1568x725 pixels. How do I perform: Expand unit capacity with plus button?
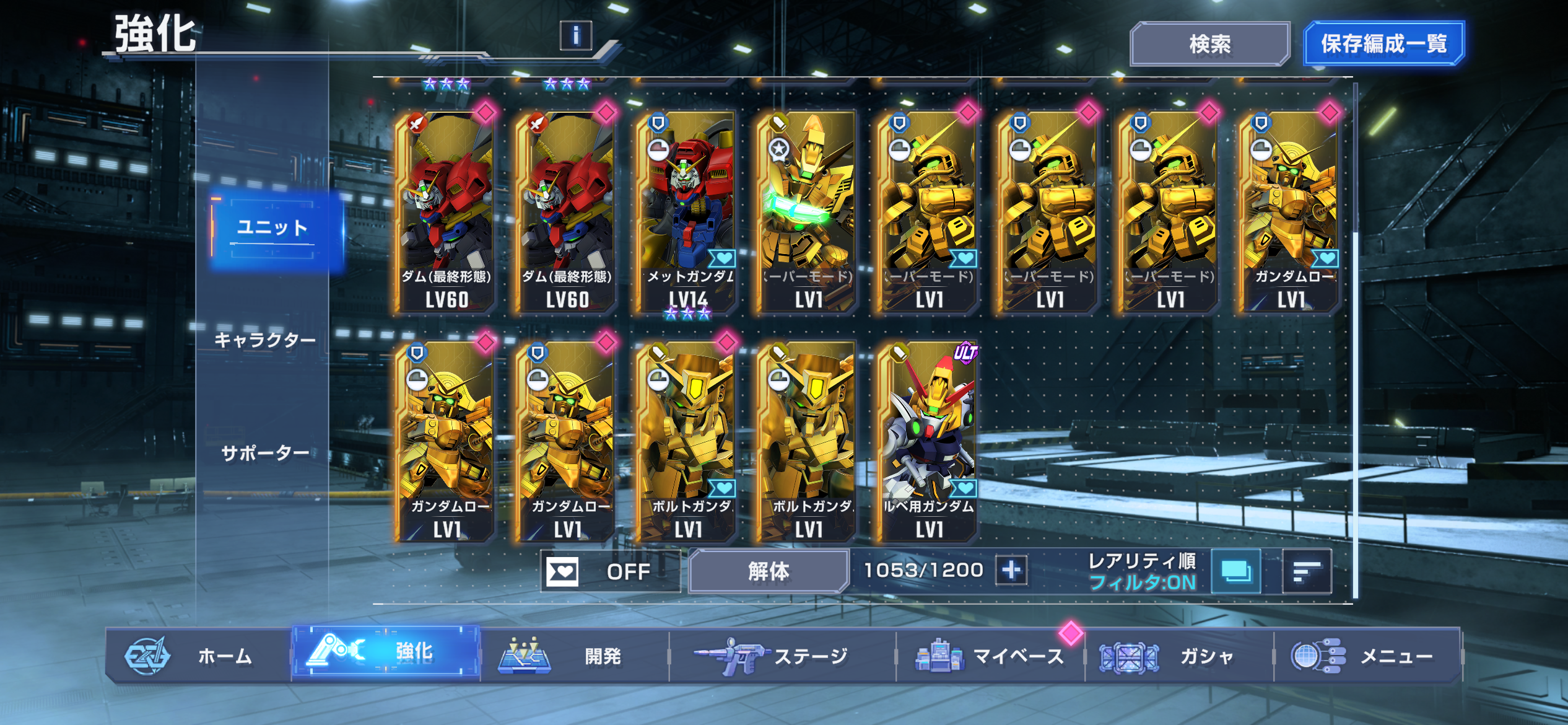(1011, 569)
